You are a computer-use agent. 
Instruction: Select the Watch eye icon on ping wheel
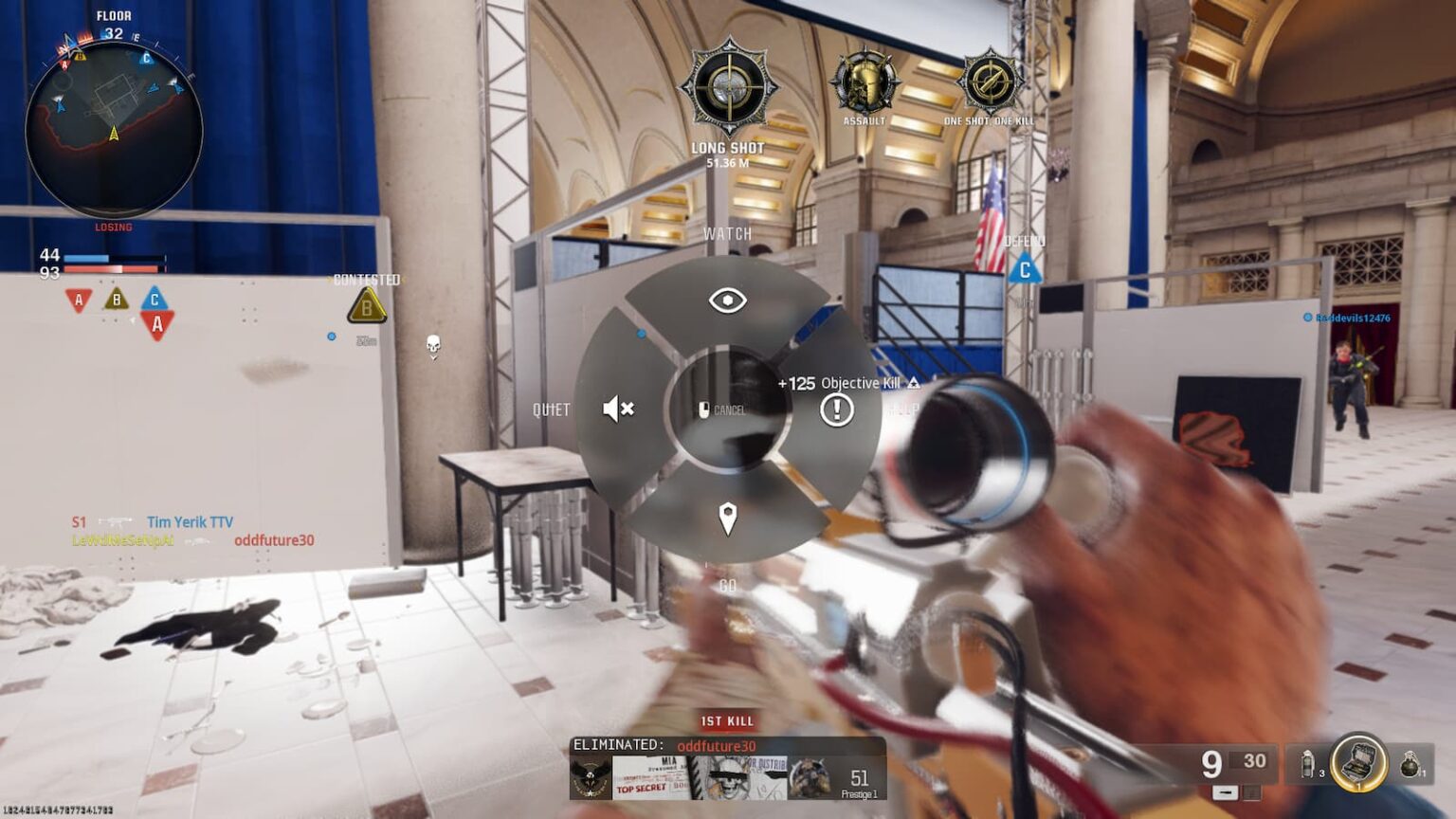(x=726, y=298)
